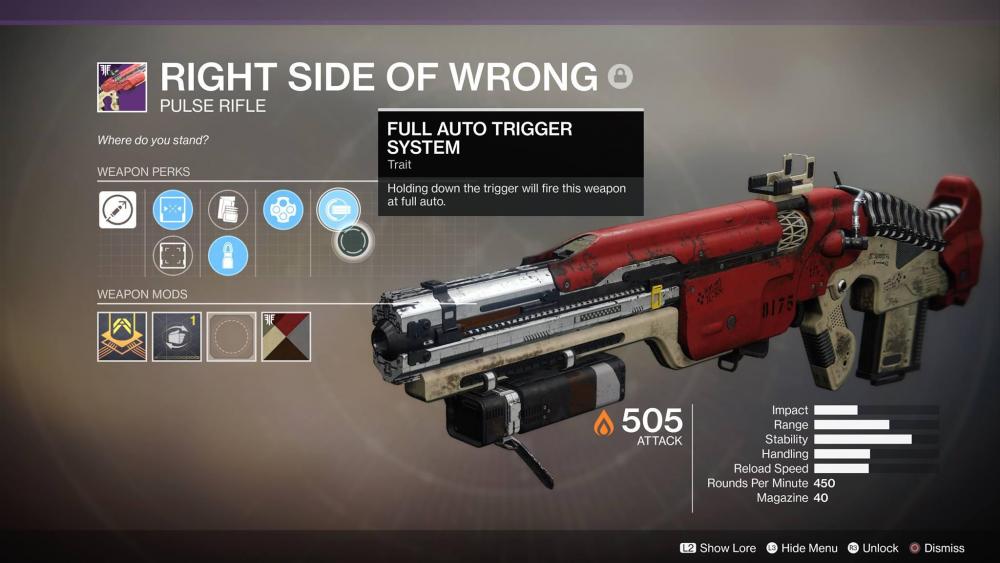The width and height of the screenshot is (1000, 563).
Task: Click the Right Side of Wrong weapon thumbnail
Action: tap(122, 87)
